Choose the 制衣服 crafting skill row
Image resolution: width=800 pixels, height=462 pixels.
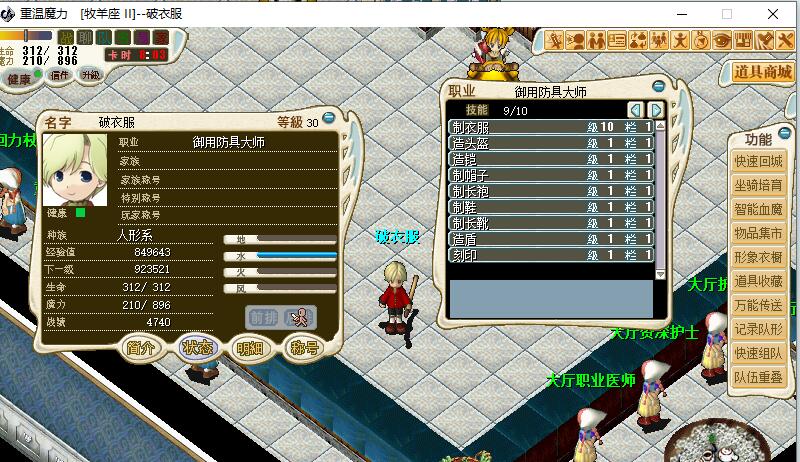pos(550,128)
